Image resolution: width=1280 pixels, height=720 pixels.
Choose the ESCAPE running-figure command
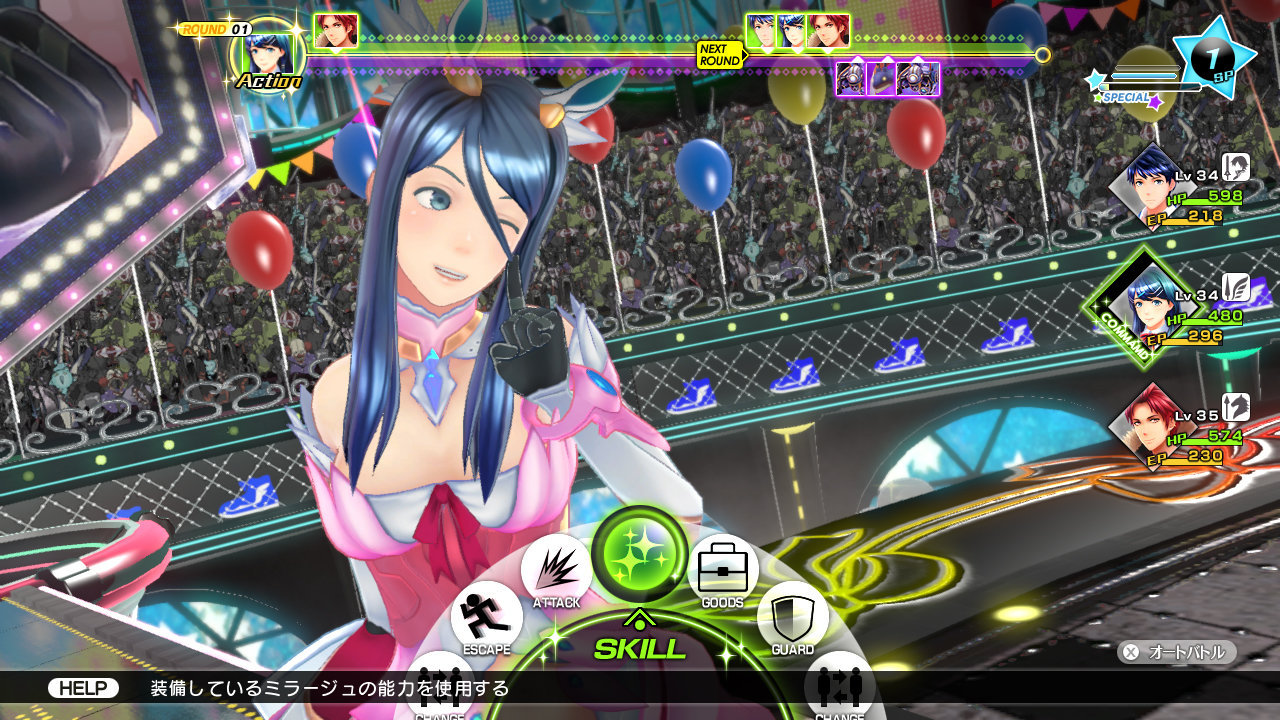pos(486,617)
